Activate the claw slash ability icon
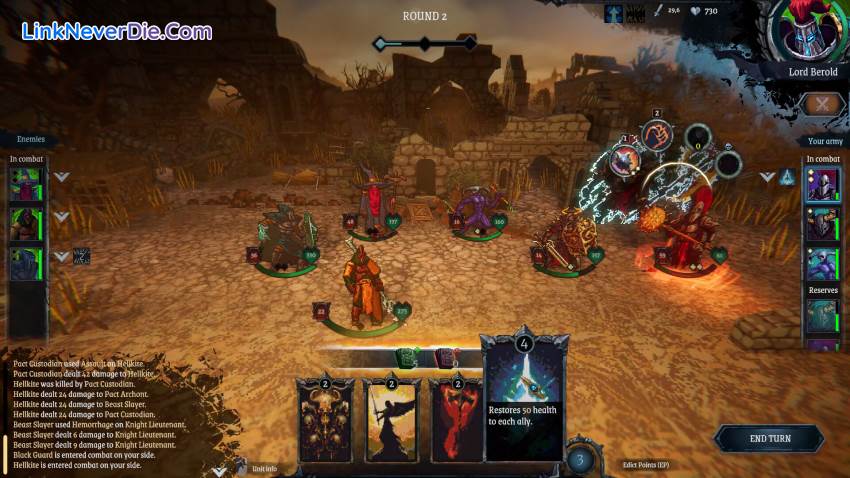The width and height of the screenshot is (850, 478). point(625,159)
